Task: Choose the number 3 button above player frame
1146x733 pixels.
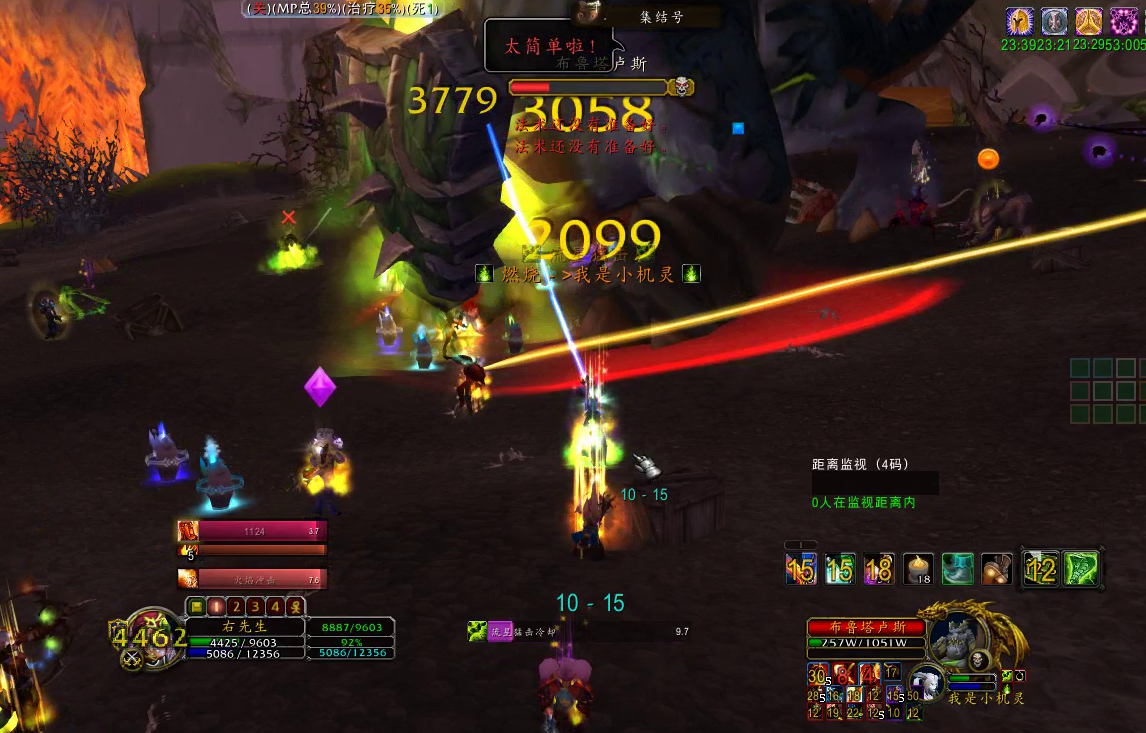Action: click(255, 606)
